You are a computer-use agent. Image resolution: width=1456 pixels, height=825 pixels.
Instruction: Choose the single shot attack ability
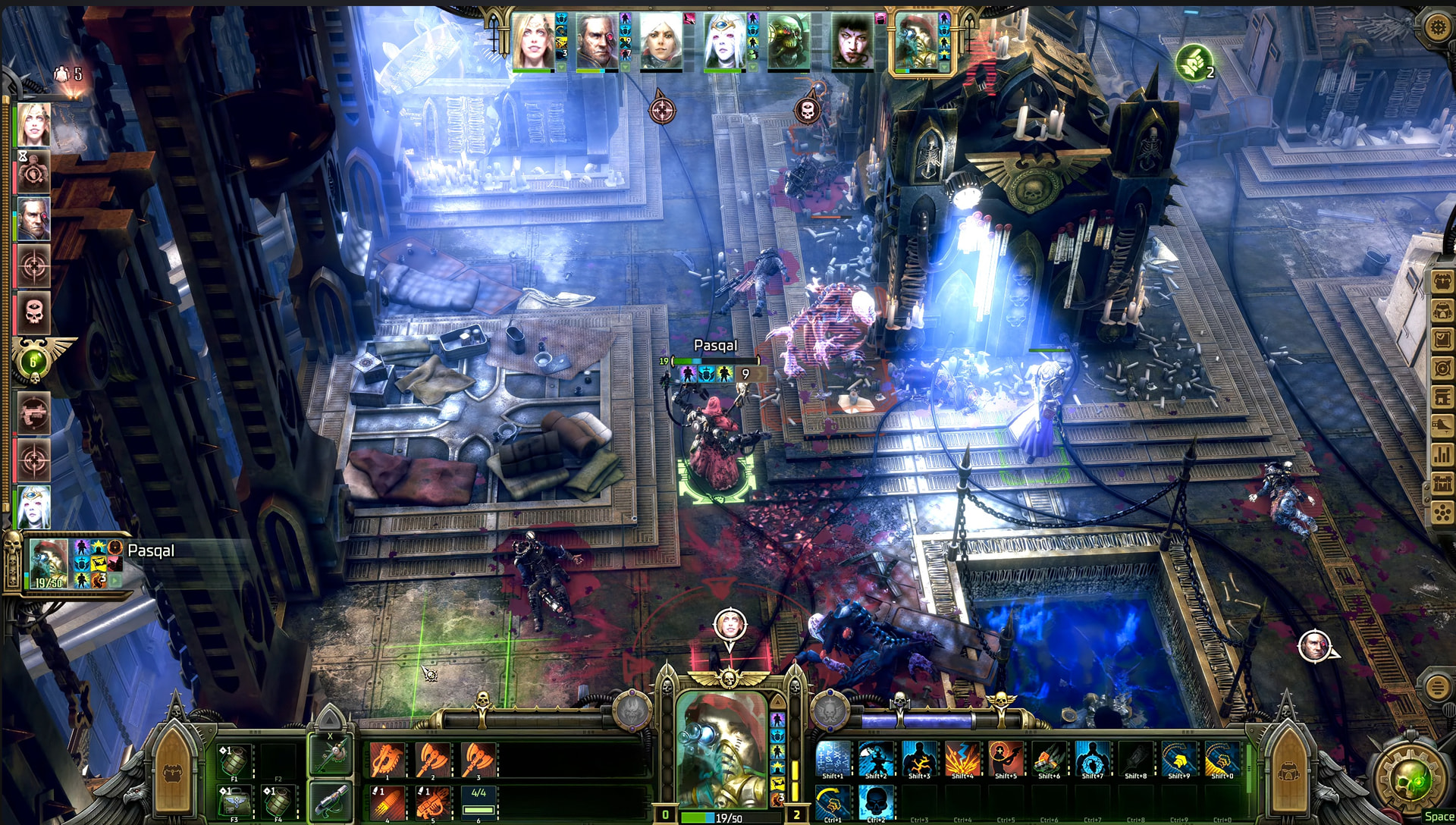coord(388,801)
